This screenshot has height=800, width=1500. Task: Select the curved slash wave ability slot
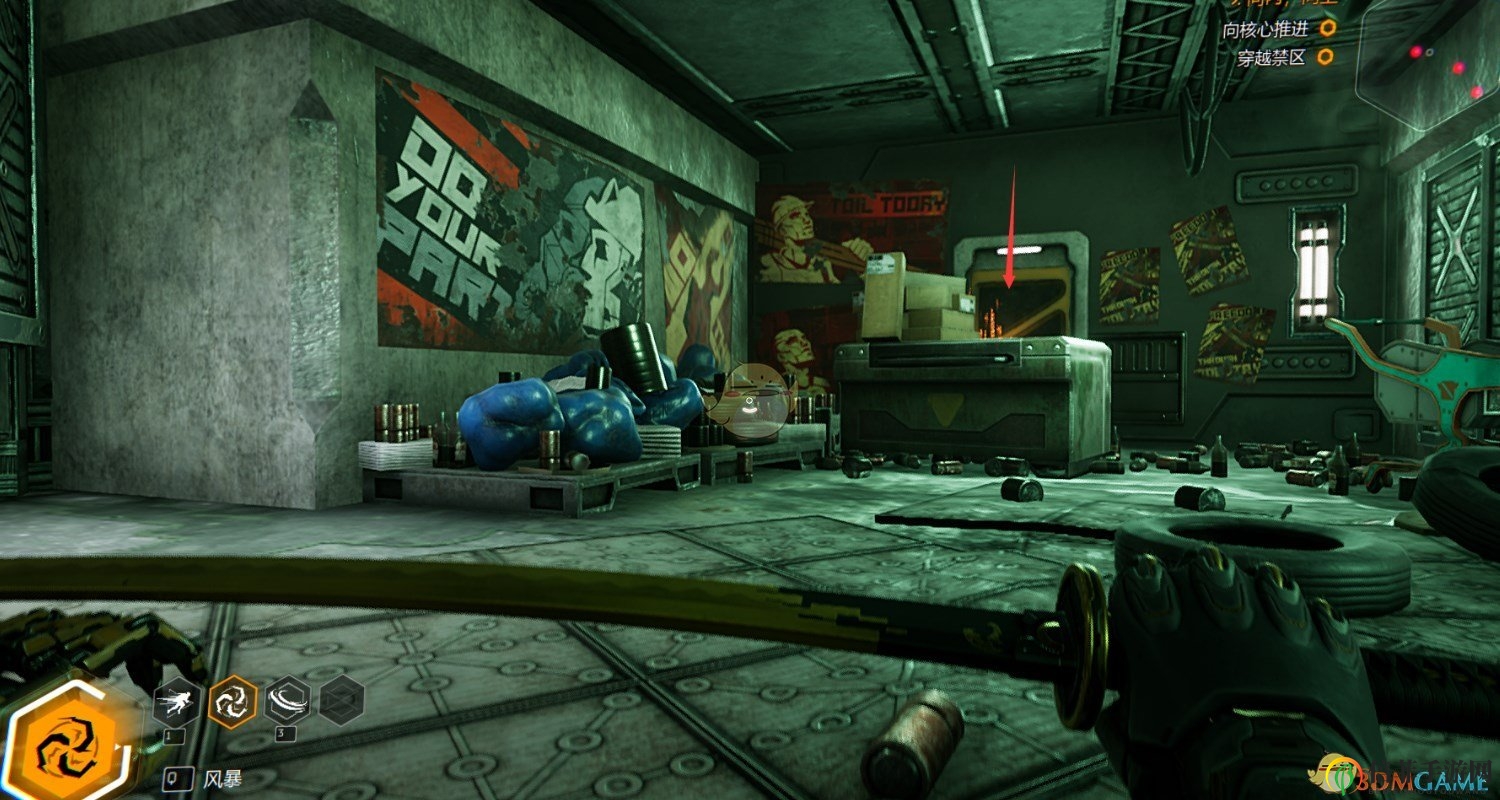pyautogui.click(x=287, y=702)
